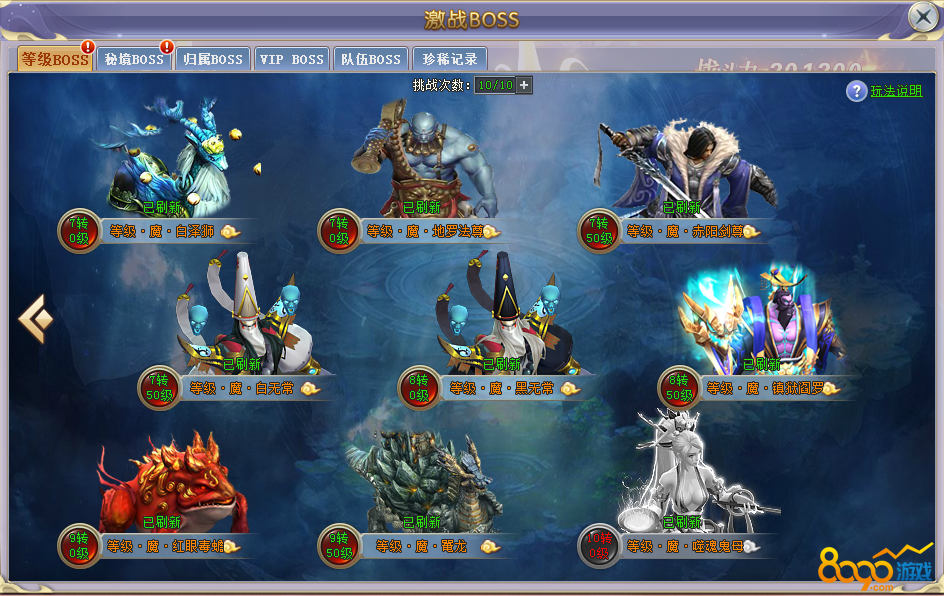Open the 珍稀记录 tab
Image resolution: width=944 pixels, height=596 pixels.
tap(451, 59)
